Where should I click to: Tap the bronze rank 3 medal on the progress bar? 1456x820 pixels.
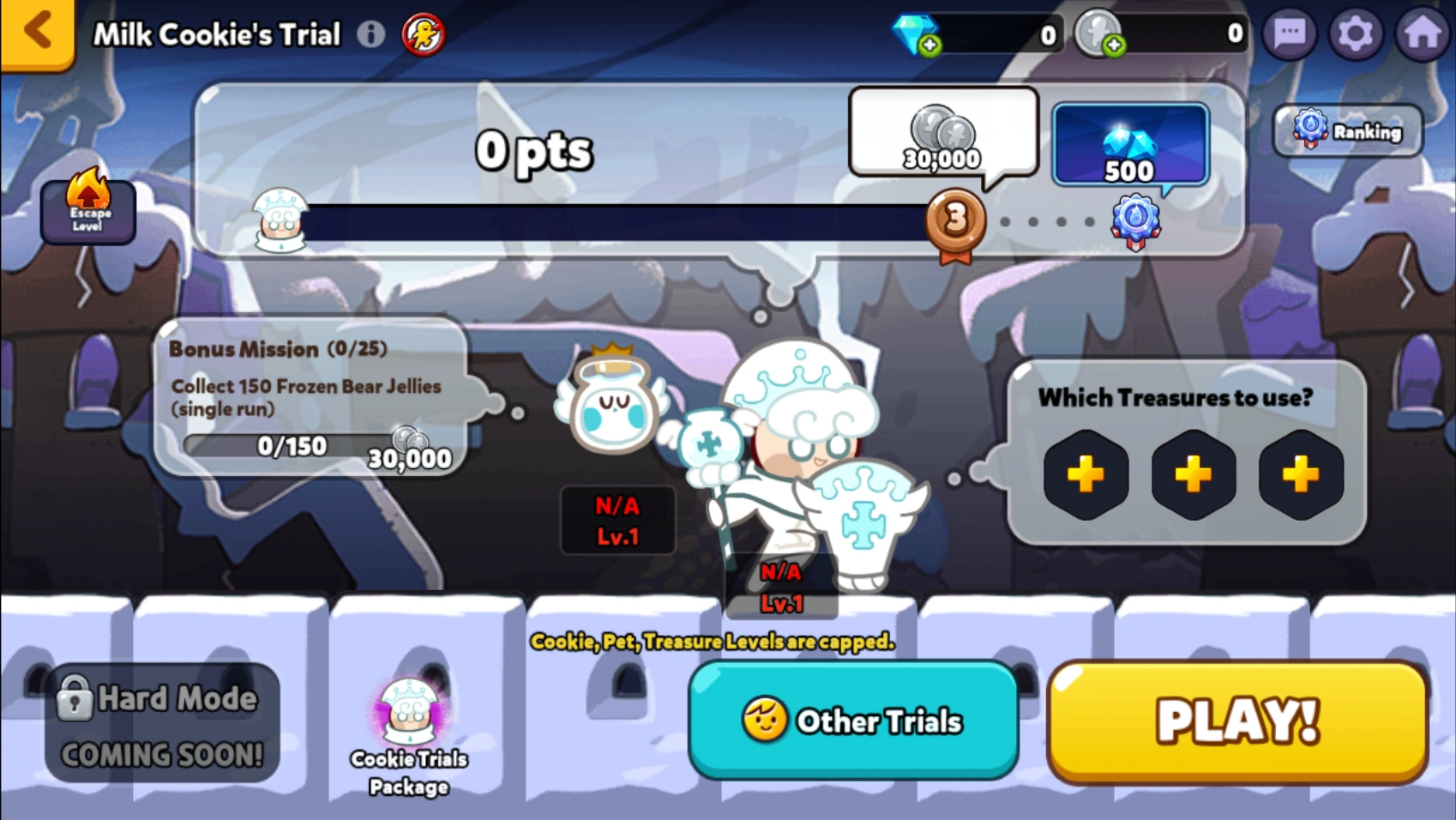tap(955, 221)
